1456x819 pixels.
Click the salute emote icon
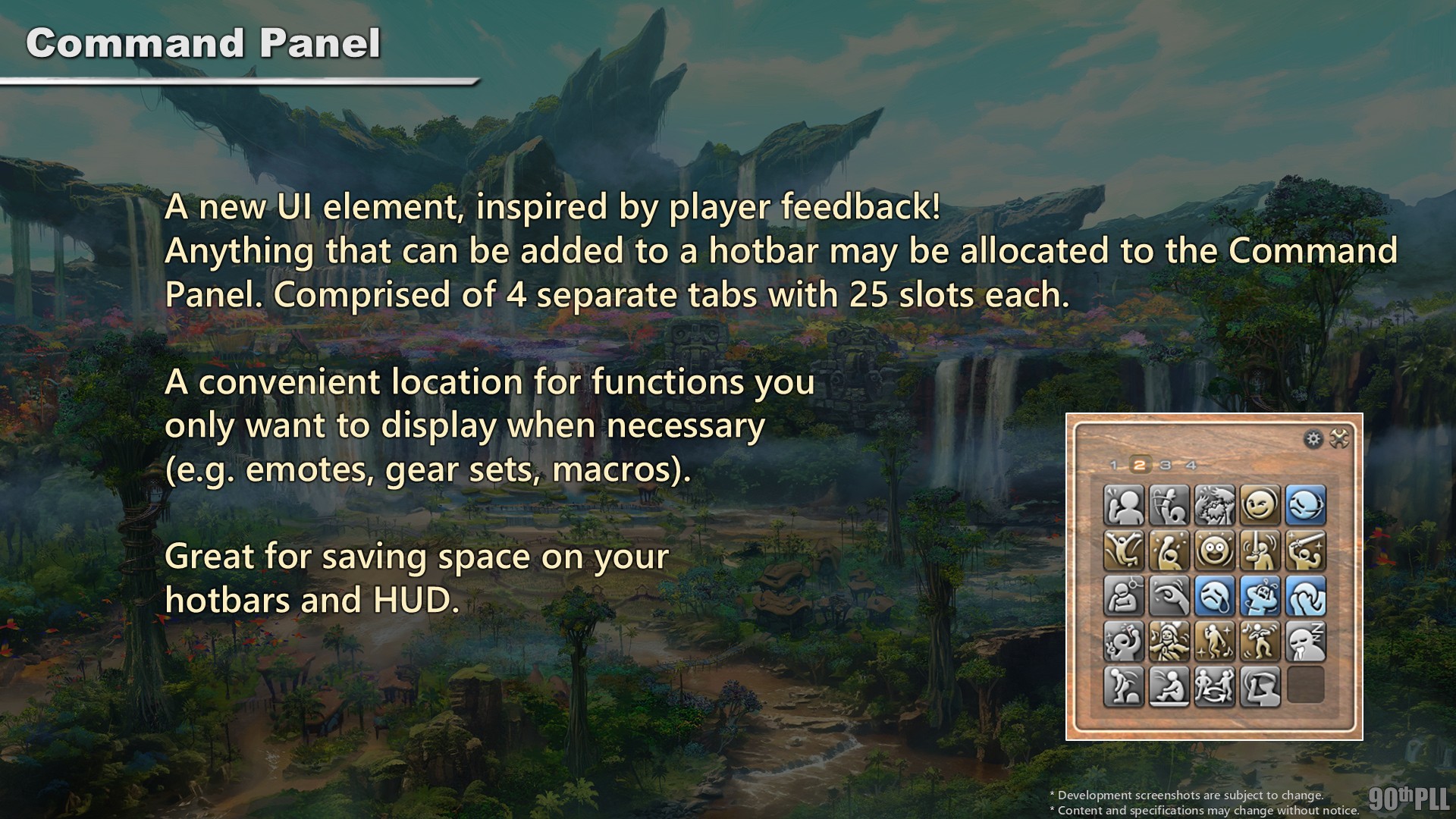click(x=1260, y=687)
